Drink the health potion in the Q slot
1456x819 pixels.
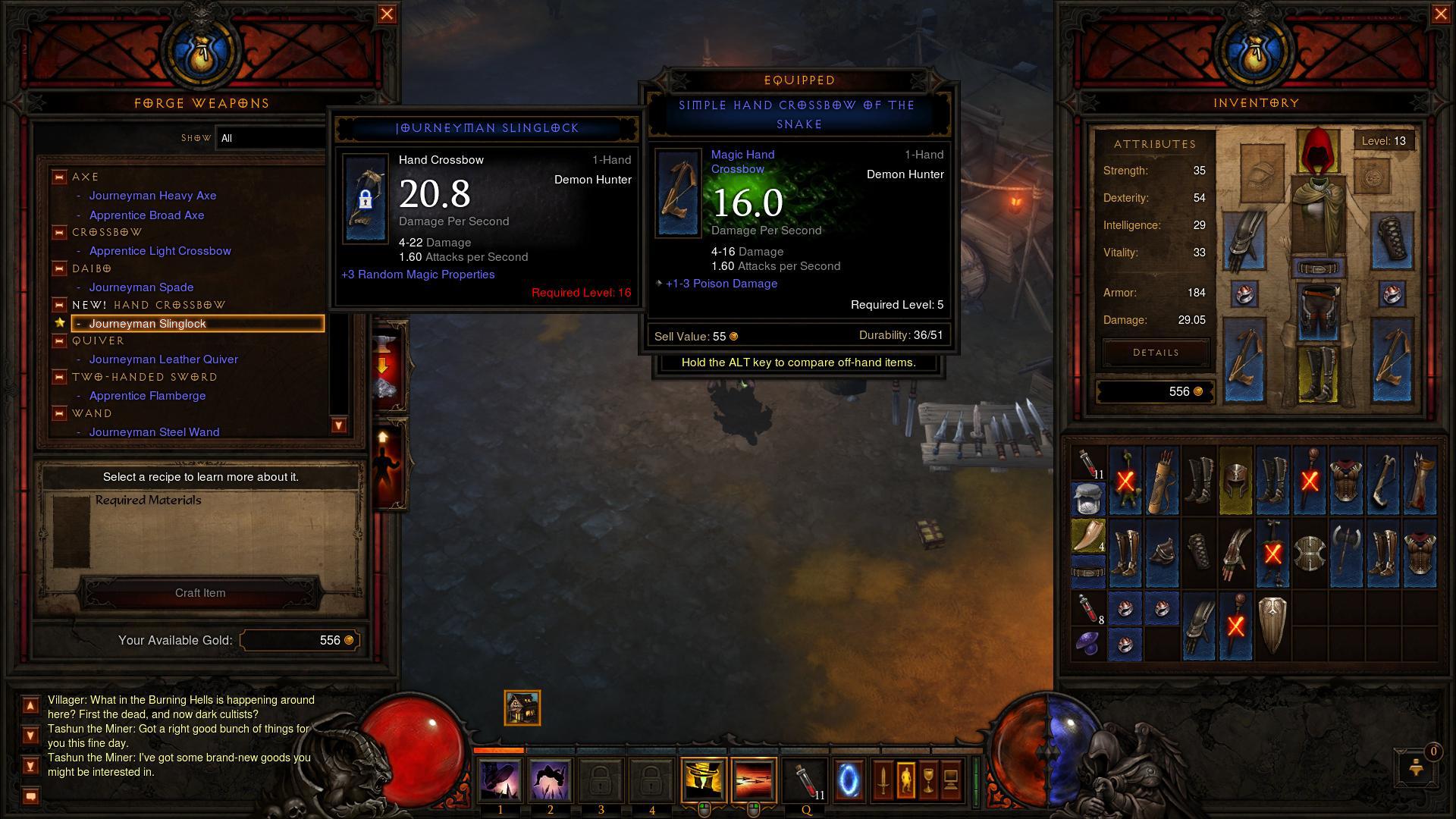(x=802, y=780)
